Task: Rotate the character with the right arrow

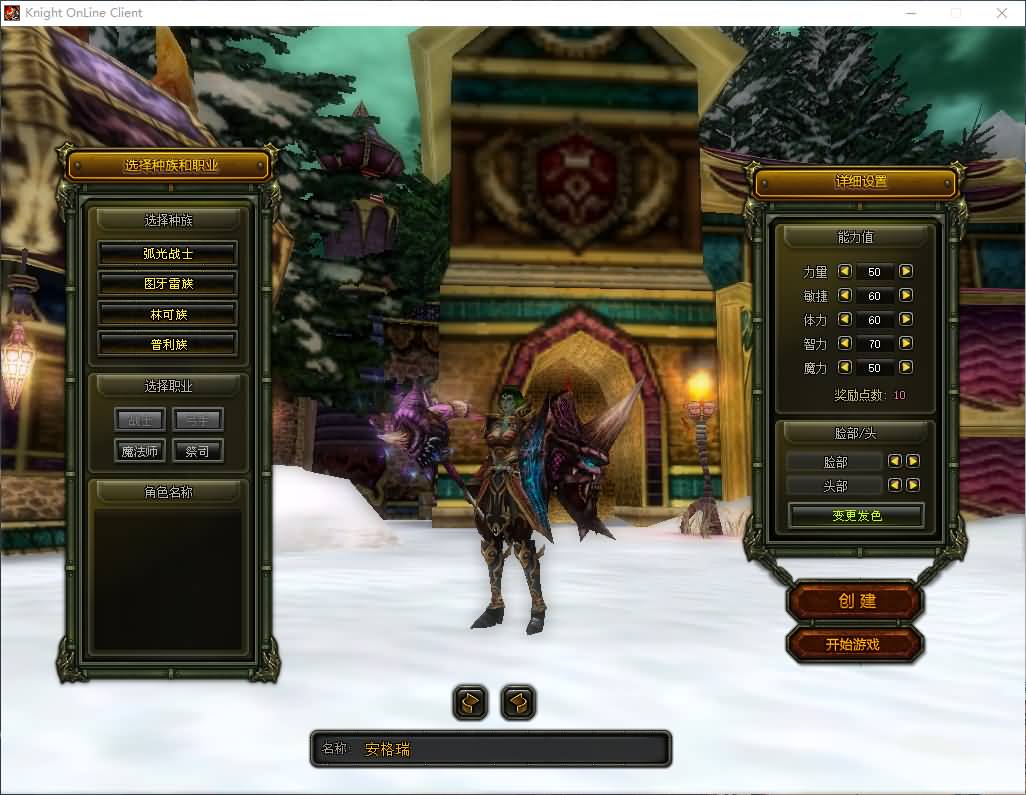Action: click(517, 703)
